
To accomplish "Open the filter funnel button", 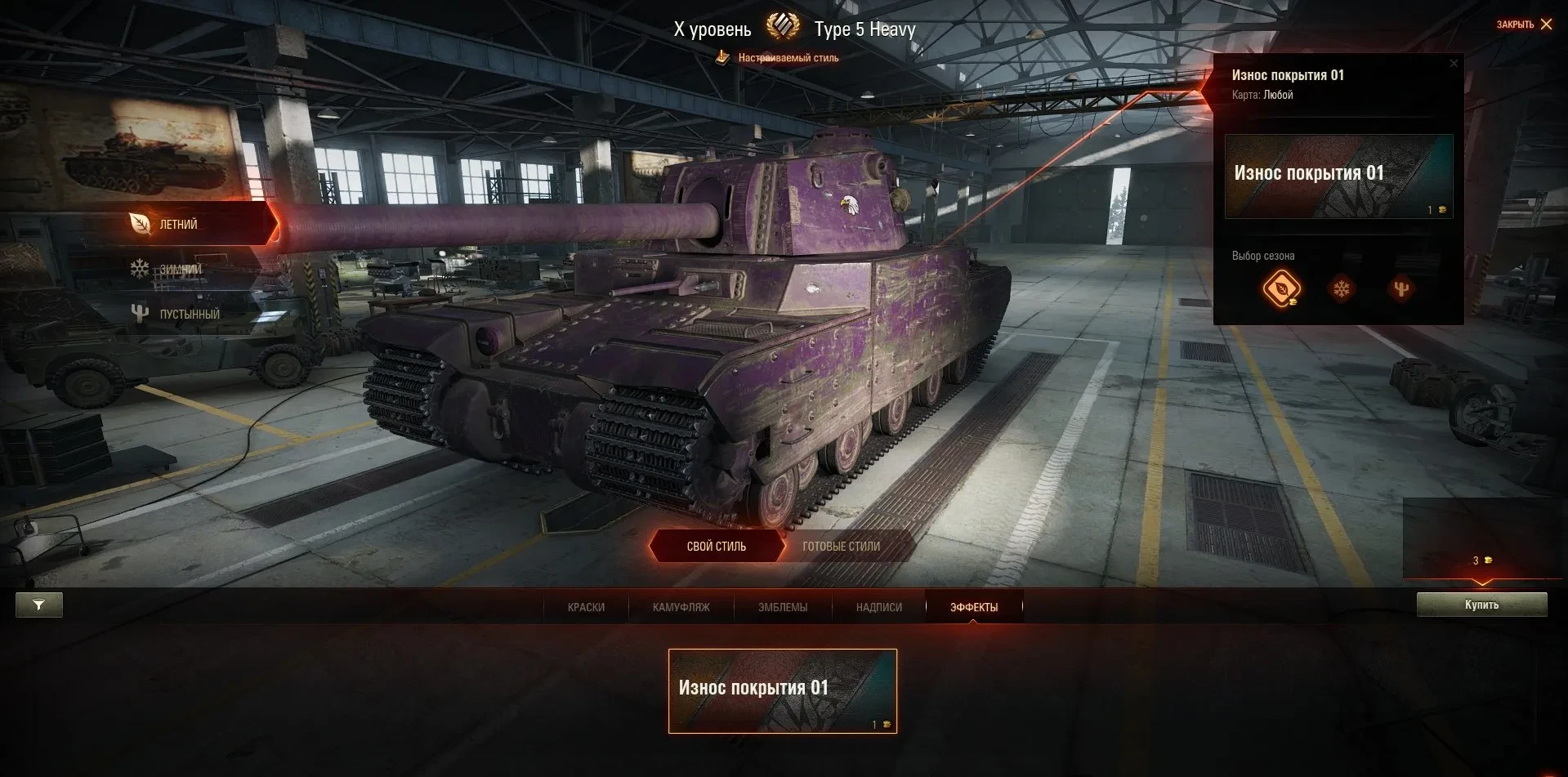I will point(38,605).
